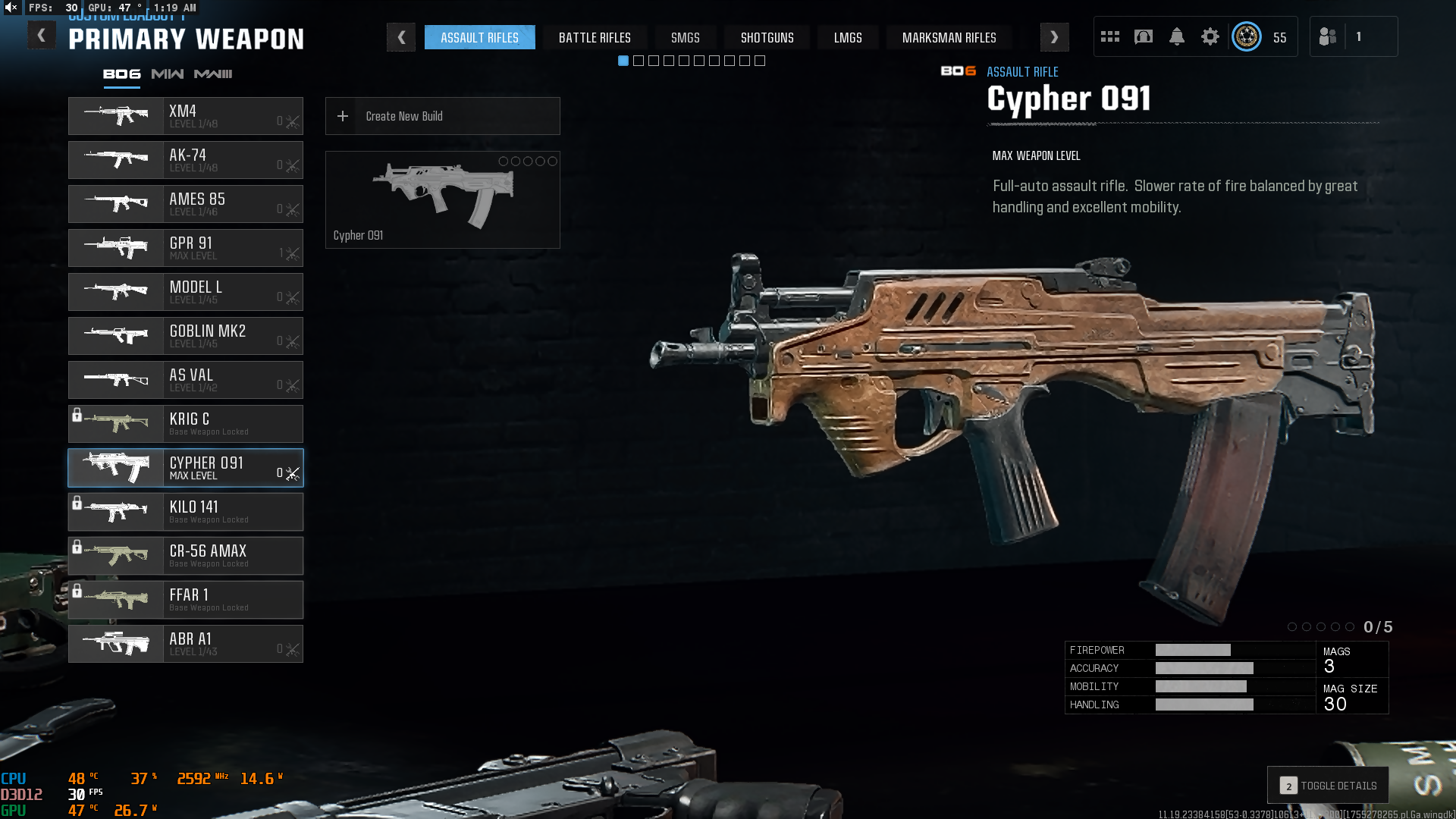Select the Cypher 091 build thumbnail
Image resolution: width=1456 pixels, height=819 pixels.
click(442, 199)
